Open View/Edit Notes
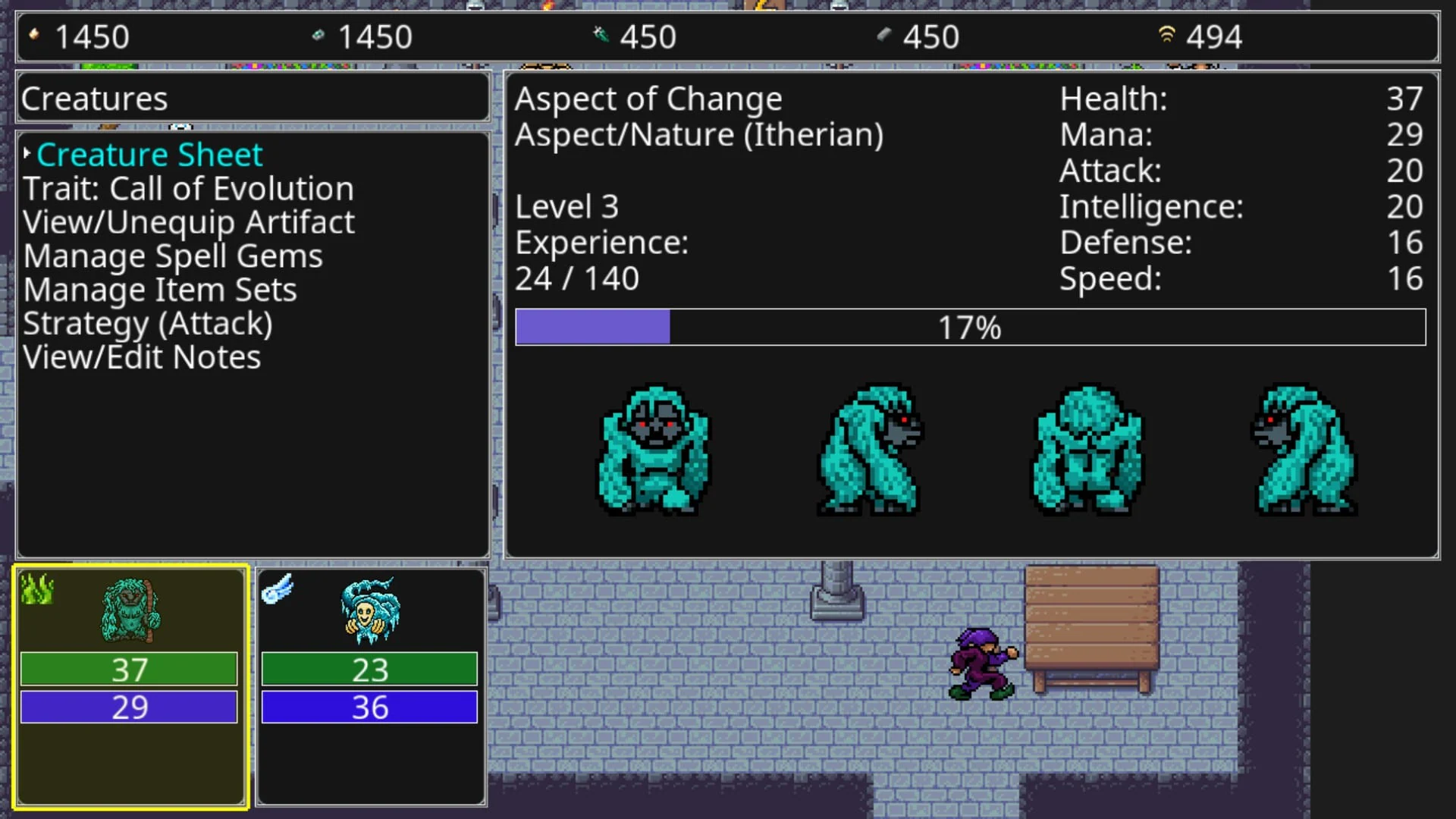This screenshot has height=819, width=1456. click(141, 356)
